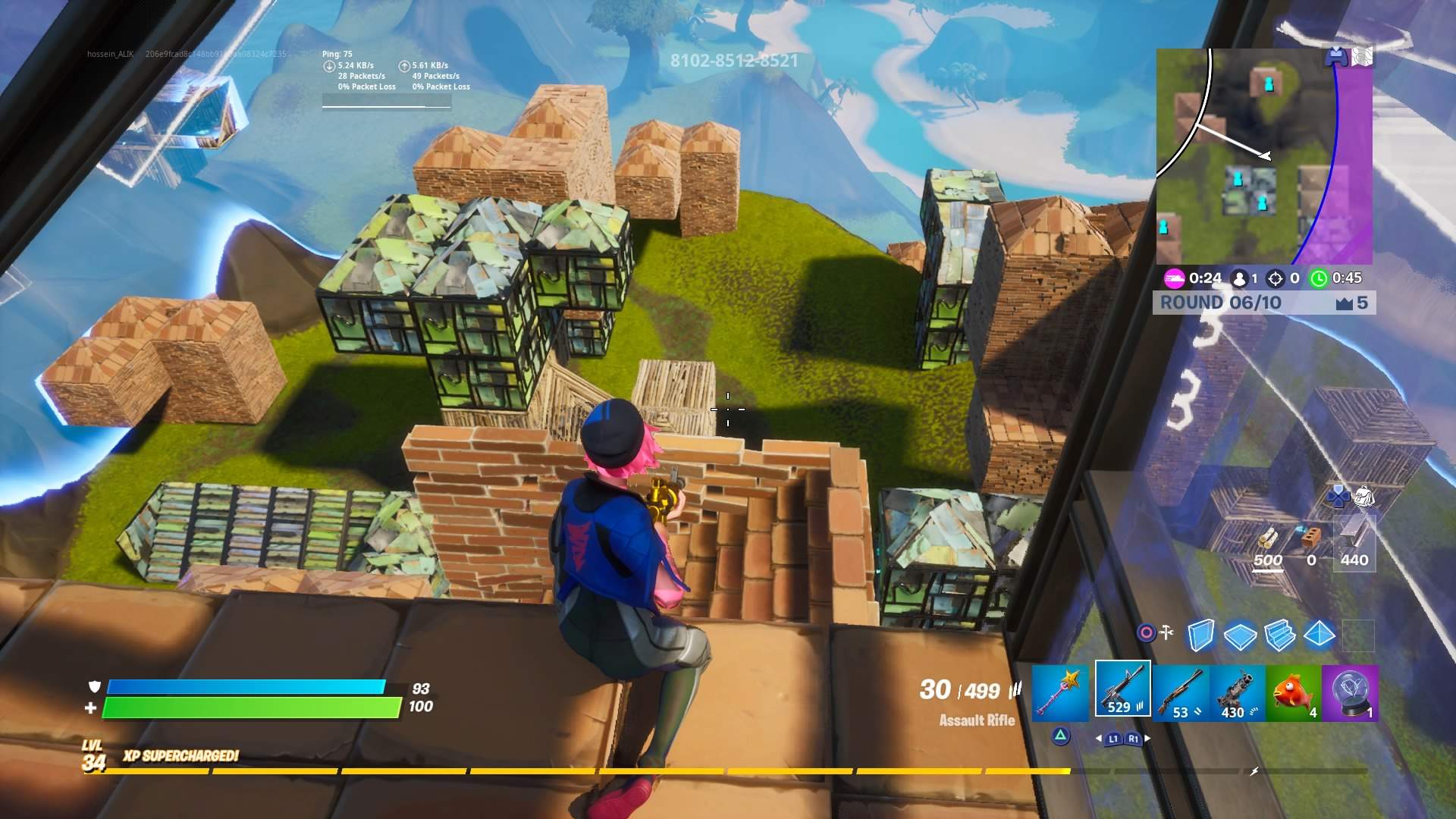
Task: Pick the stairs building piece
Action: point(1280,635)
